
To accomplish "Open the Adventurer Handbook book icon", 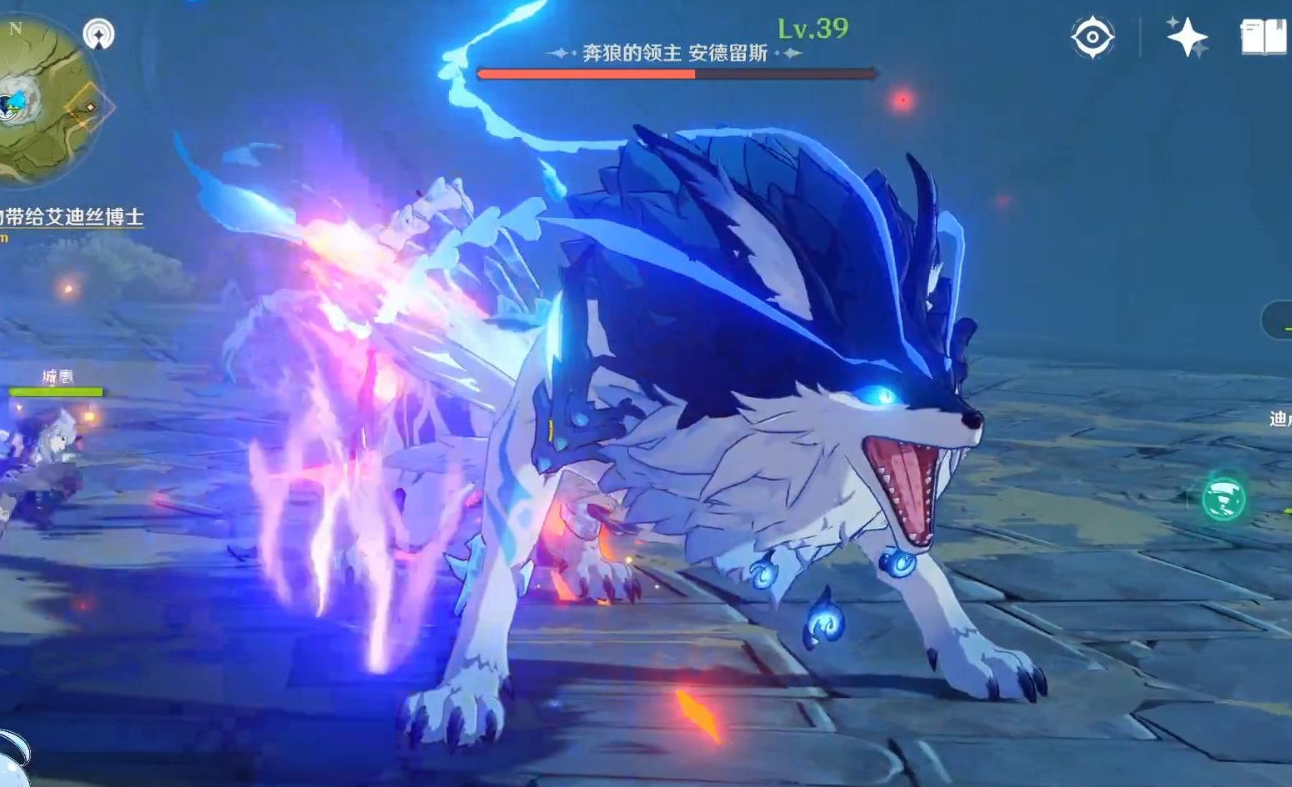I will [1263, 37].
